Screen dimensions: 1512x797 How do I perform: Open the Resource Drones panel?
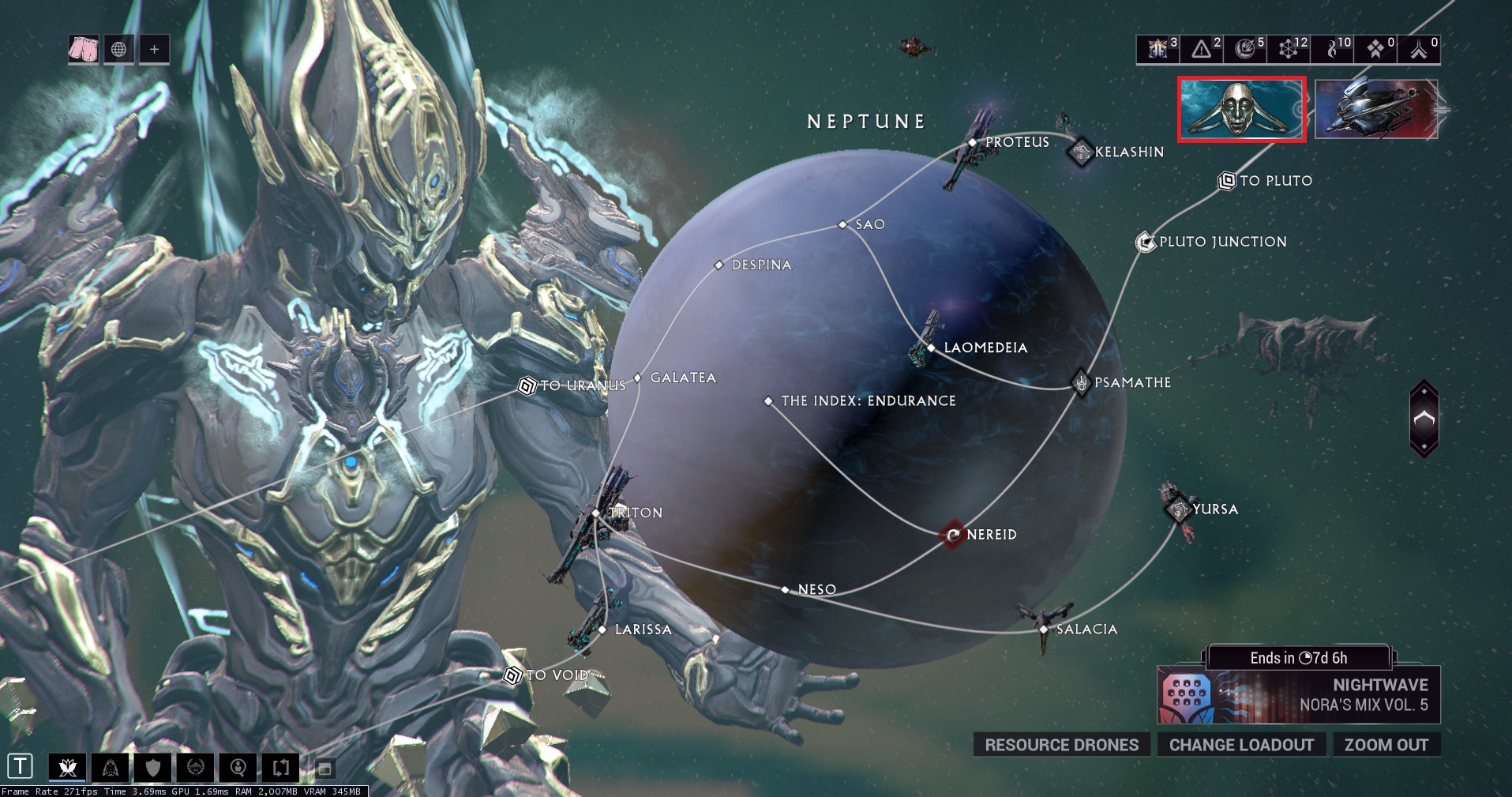(x=1061, y=745)
